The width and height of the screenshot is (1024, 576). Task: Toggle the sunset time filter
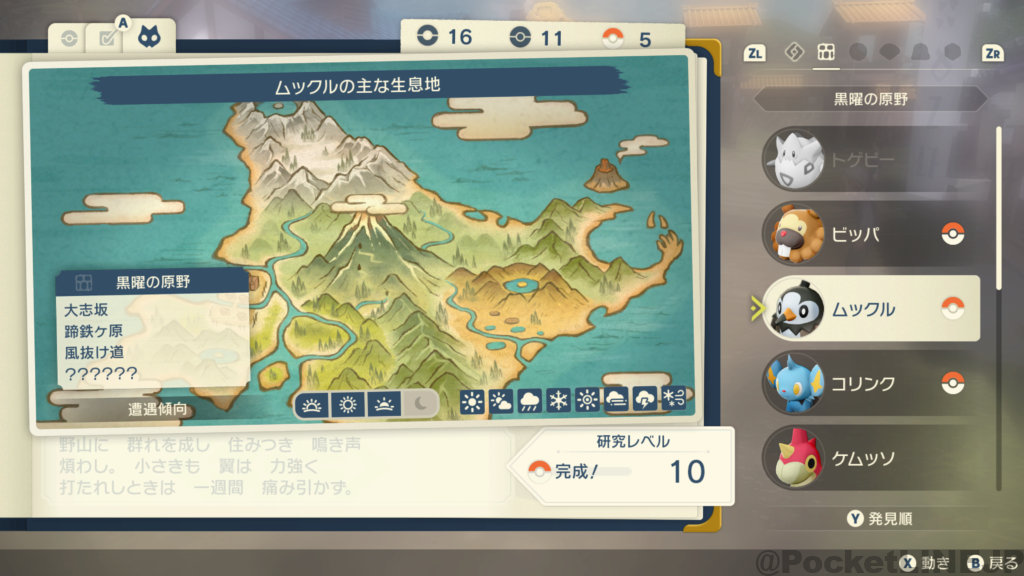tap(384, 404)
